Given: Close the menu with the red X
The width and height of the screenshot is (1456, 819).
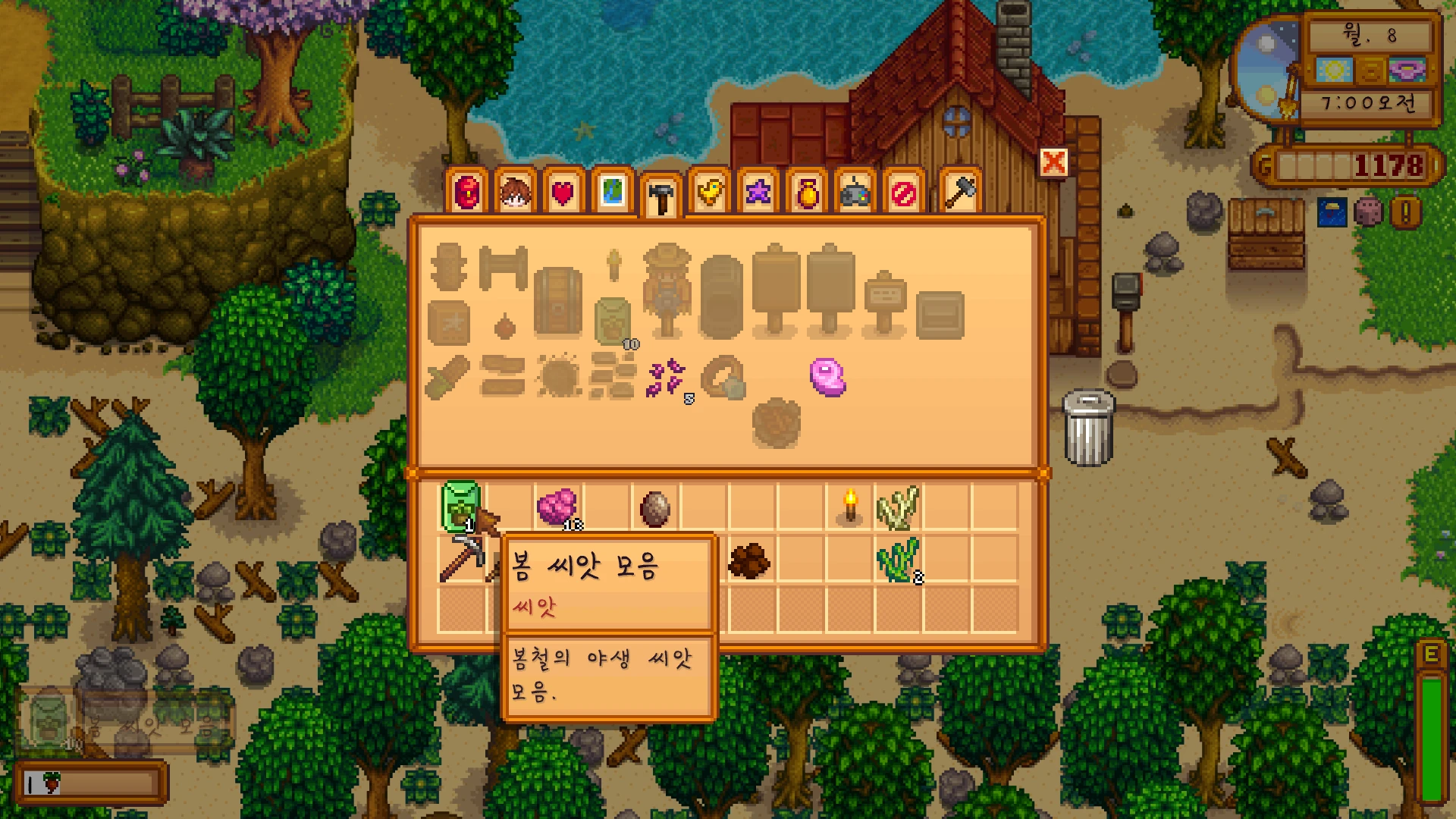Looking at the screenshot, I should 1053,162.
